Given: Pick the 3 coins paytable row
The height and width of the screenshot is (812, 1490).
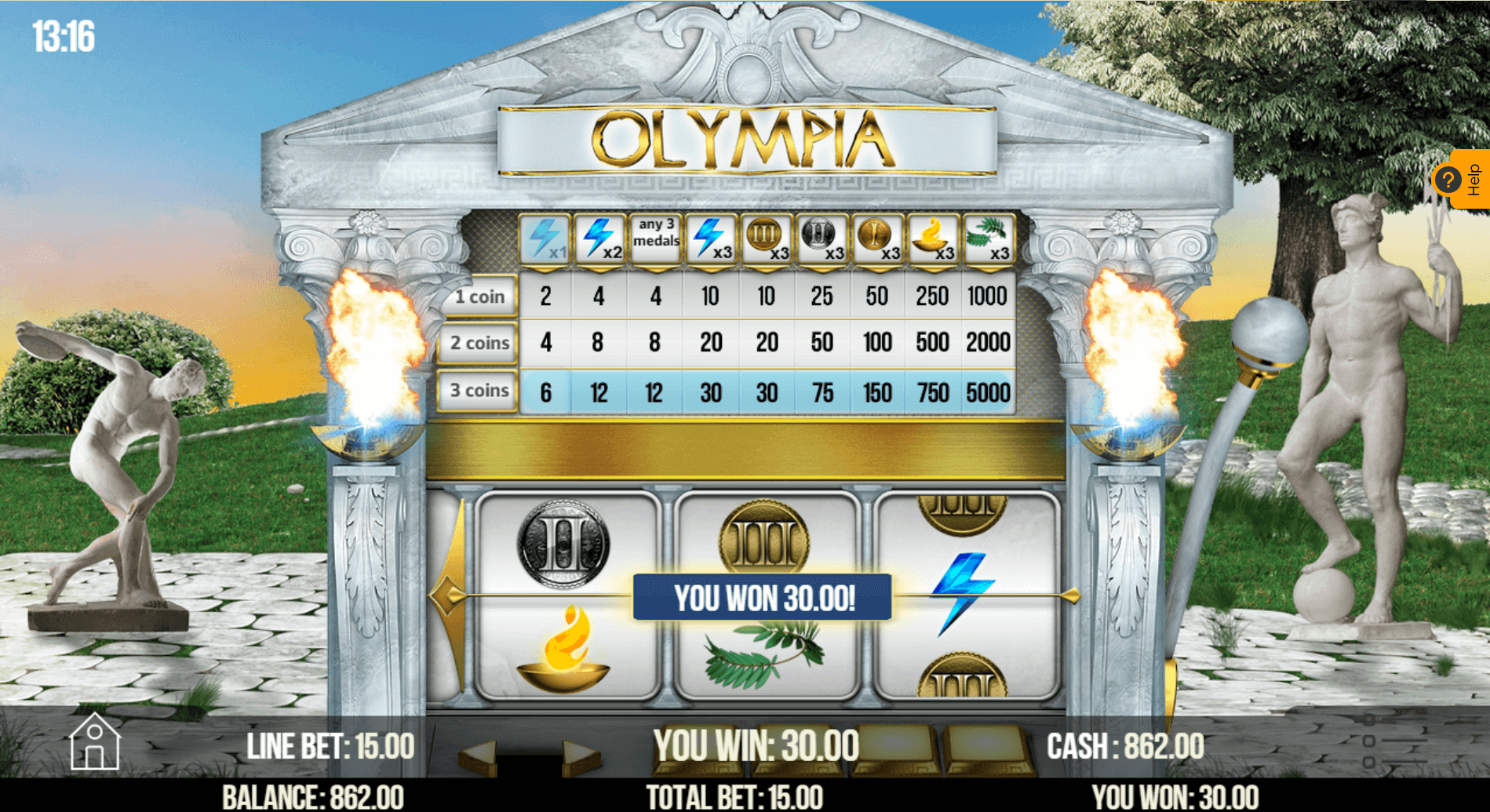Looking at the screenshot, I should 479,390.
